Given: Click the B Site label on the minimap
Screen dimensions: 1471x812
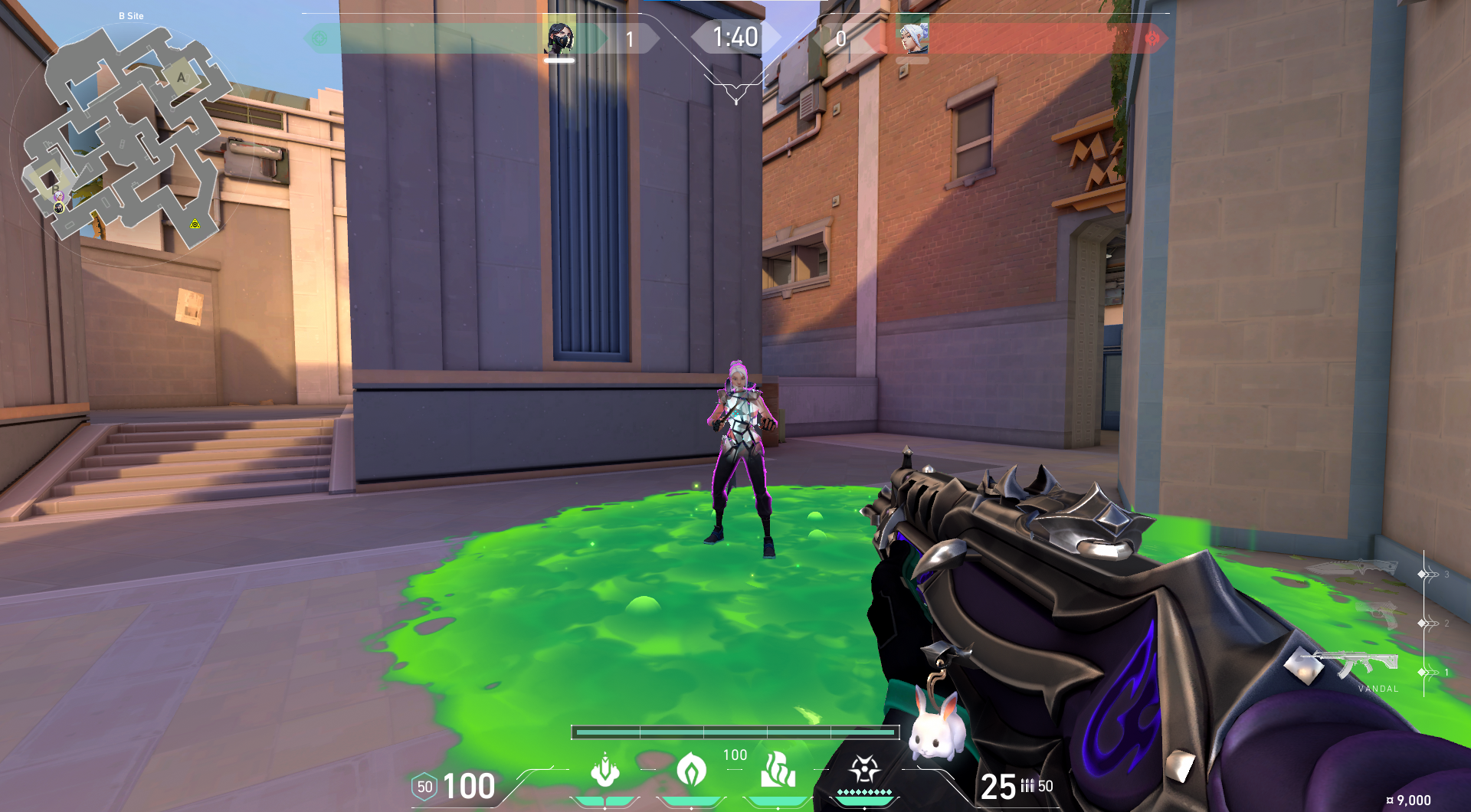Looking at the screenshot, I should tap(130, 16).
